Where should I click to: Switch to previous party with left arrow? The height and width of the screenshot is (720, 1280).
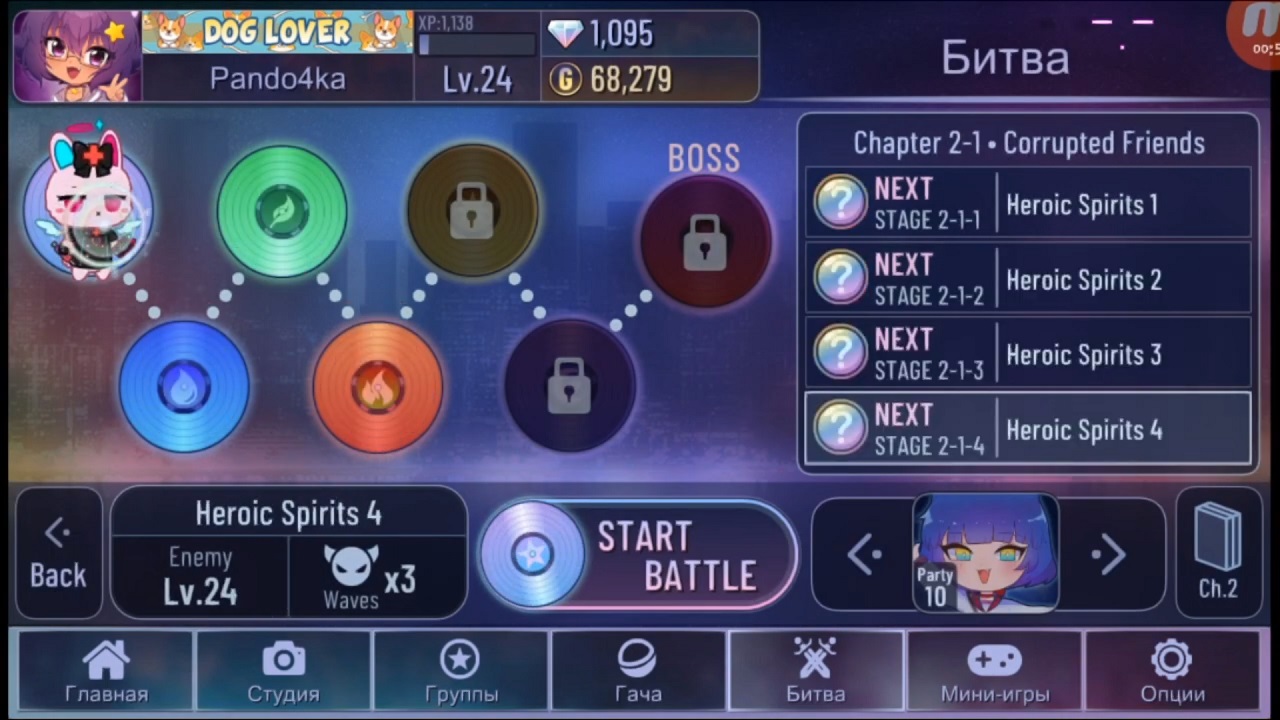[863, 554]
